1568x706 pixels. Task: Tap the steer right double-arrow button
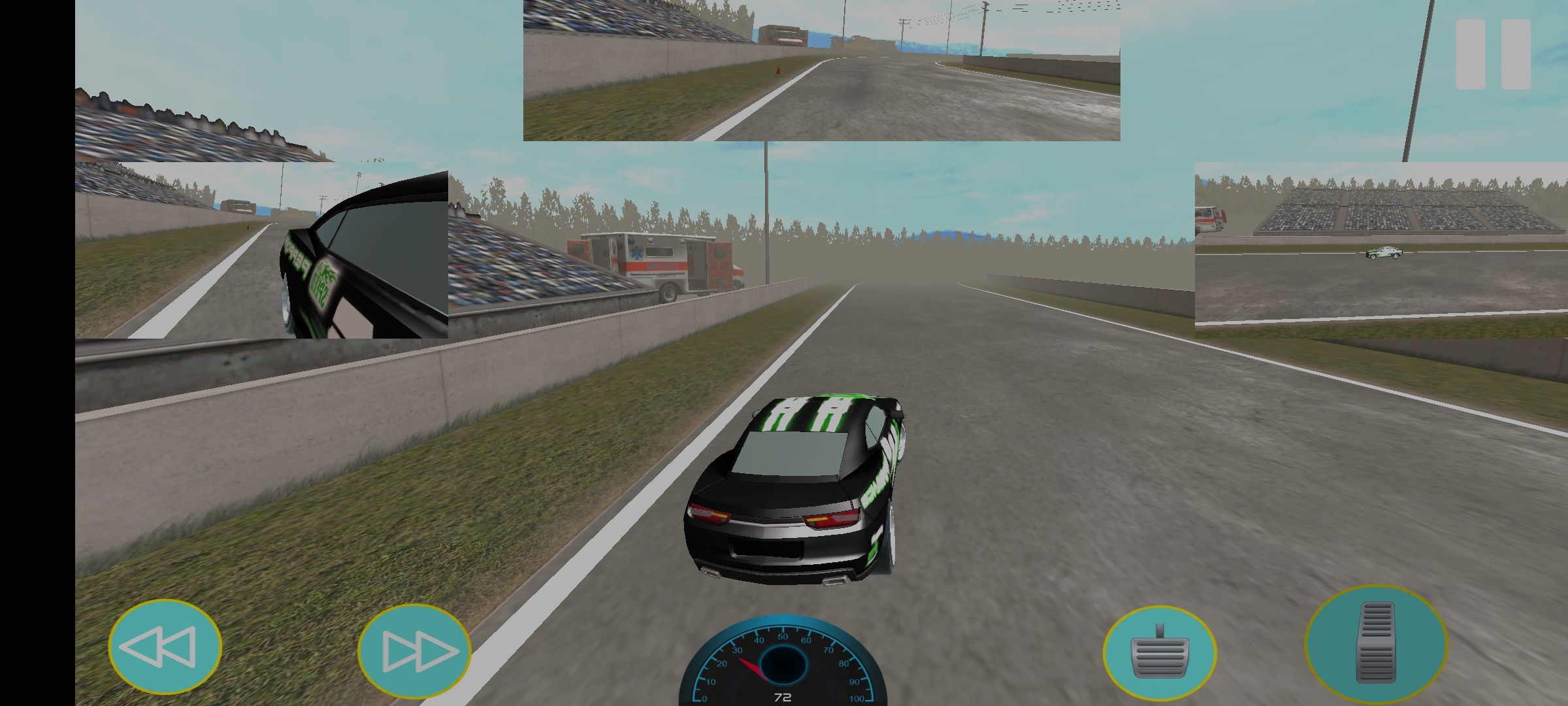[x=414, y=652]
